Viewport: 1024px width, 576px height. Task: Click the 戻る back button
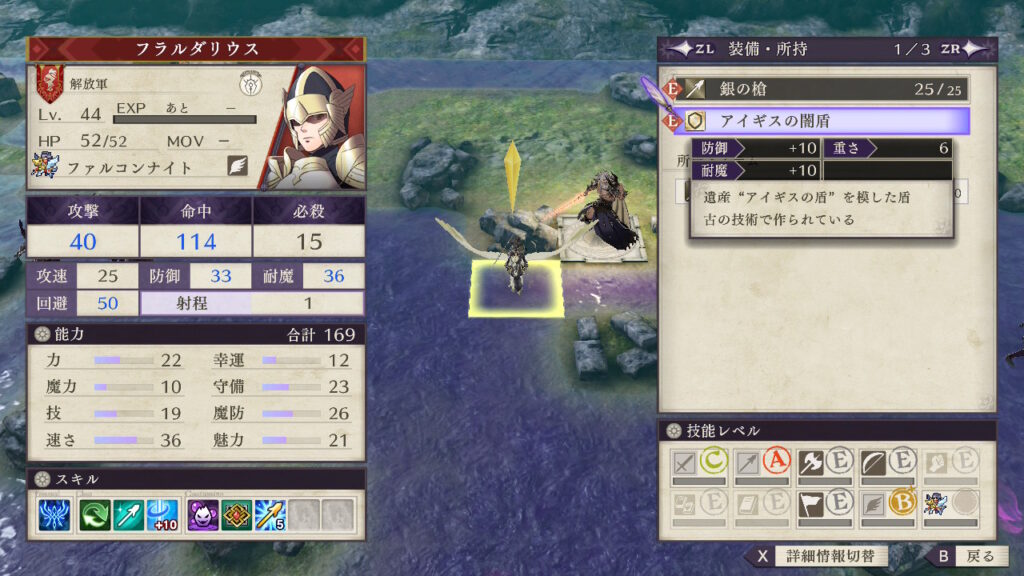[x=965, y=556]
